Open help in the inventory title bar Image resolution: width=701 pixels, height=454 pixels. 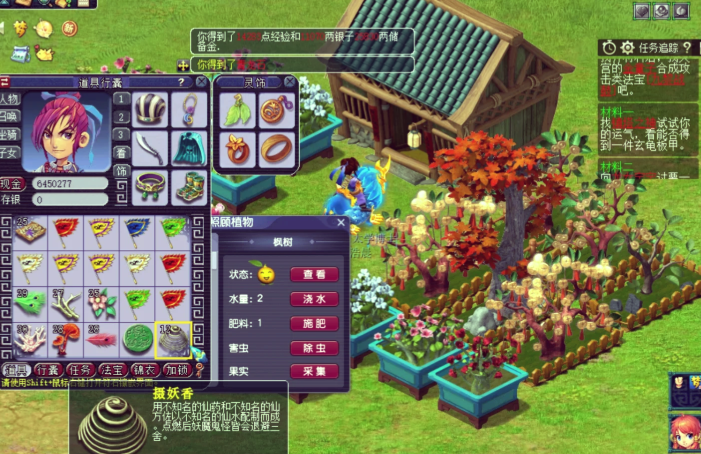tap(181, 82)
